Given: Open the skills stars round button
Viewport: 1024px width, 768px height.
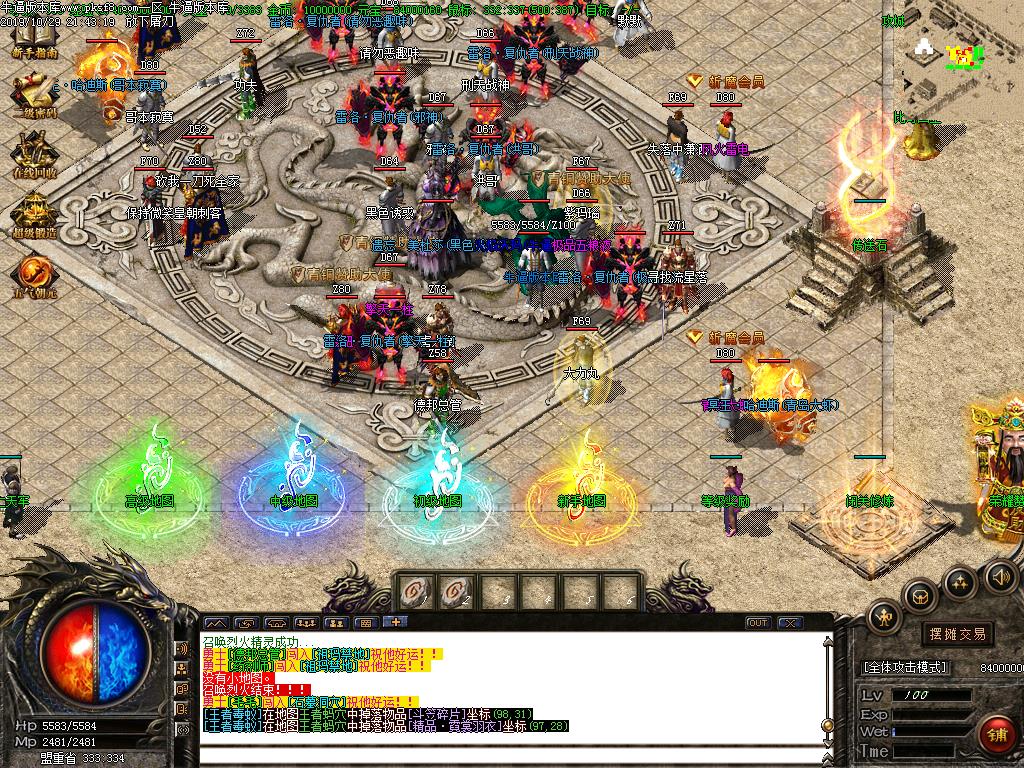Looking at the screenshot, I should (960, 583).
